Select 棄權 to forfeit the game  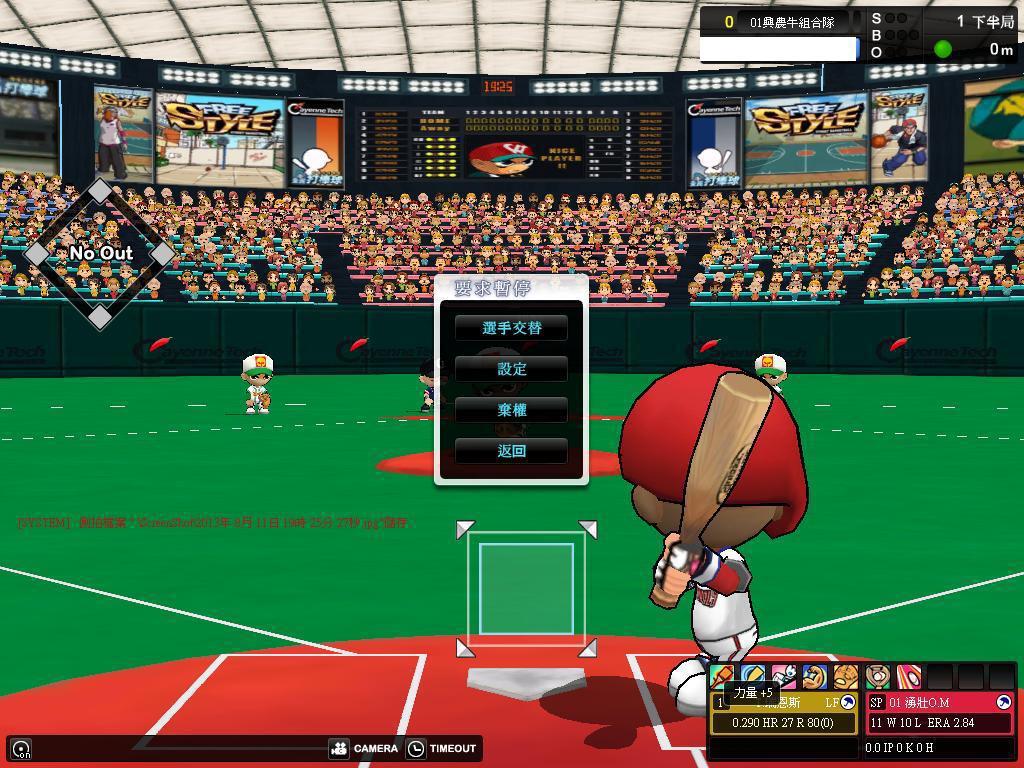pyautogui.click(x=511, y=410)
